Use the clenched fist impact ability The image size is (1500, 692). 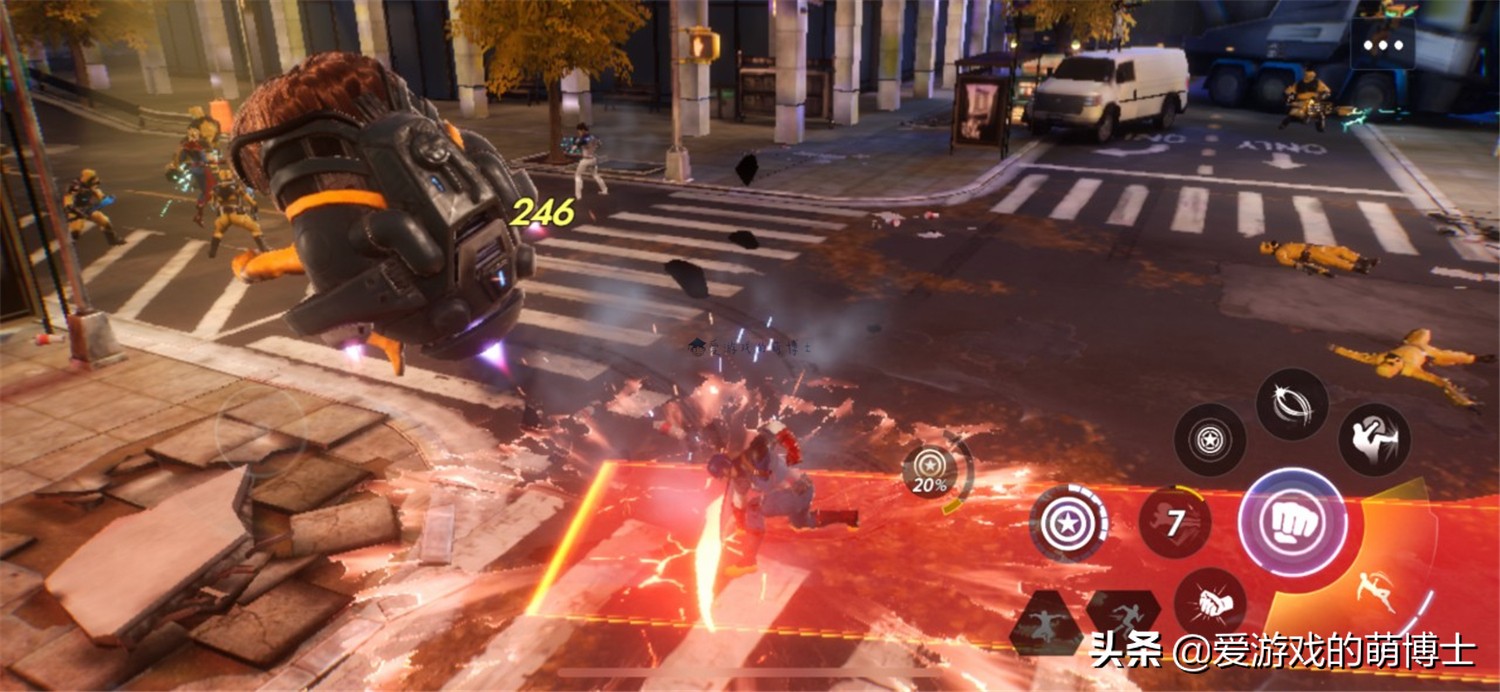pos(1209,604)
